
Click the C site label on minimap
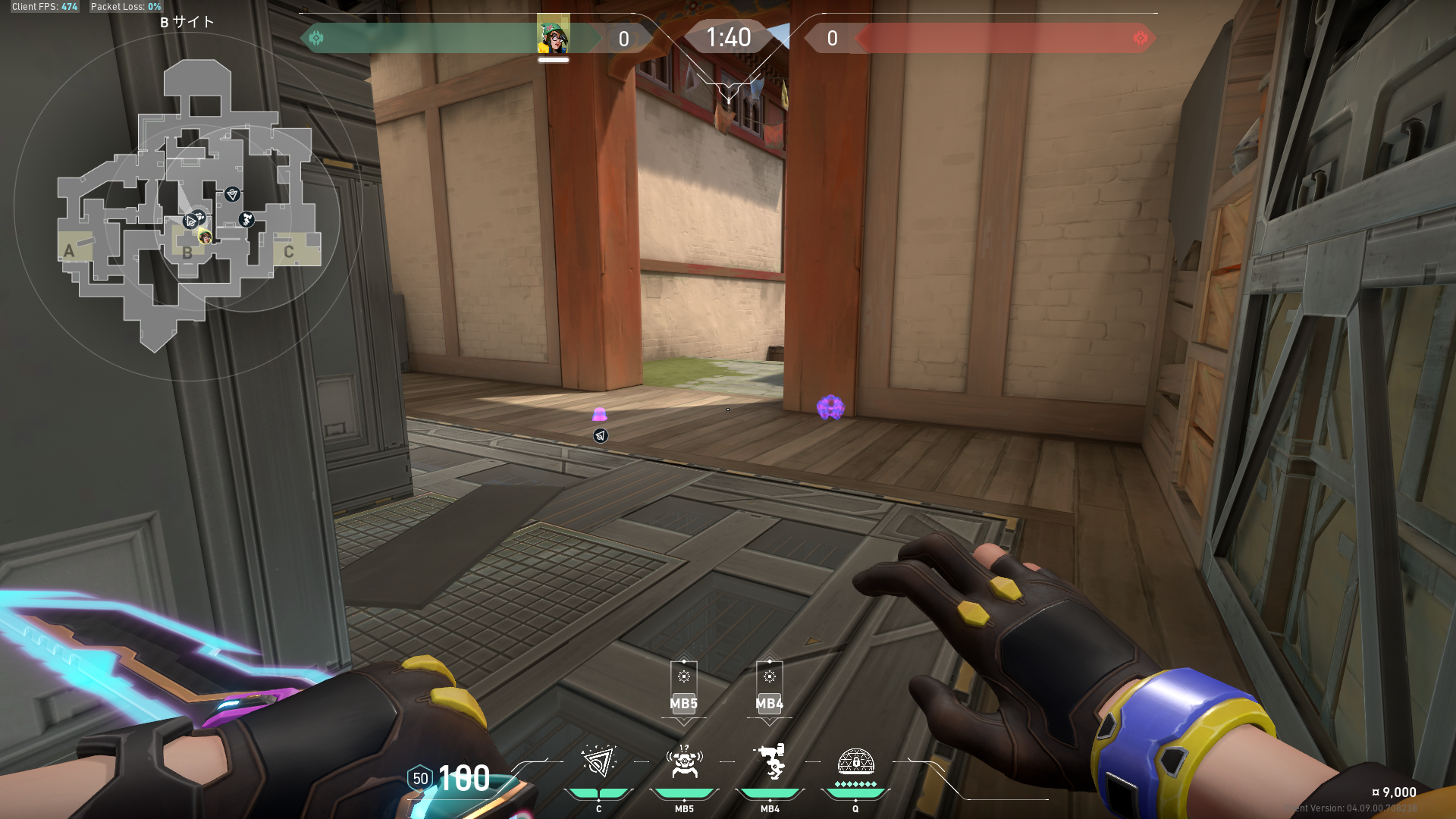point(288,252)
